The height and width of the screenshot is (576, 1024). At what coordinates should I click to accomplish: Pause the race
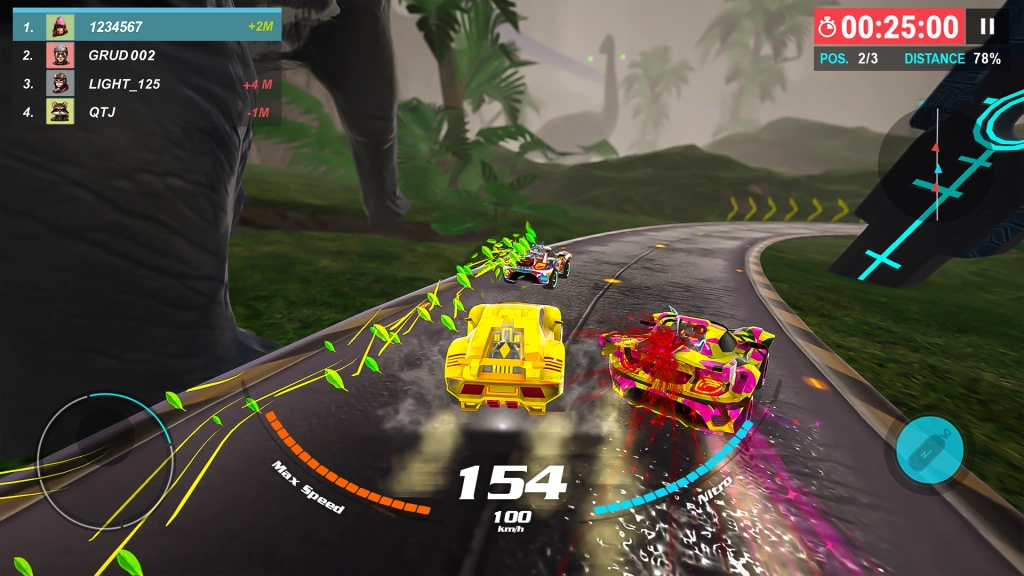coord(987,27)
